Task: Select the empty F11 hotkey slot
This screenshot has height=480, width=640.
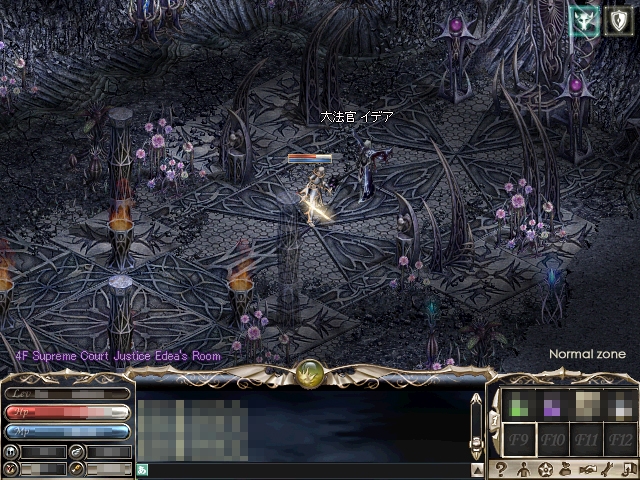Action: click(587, 439)
